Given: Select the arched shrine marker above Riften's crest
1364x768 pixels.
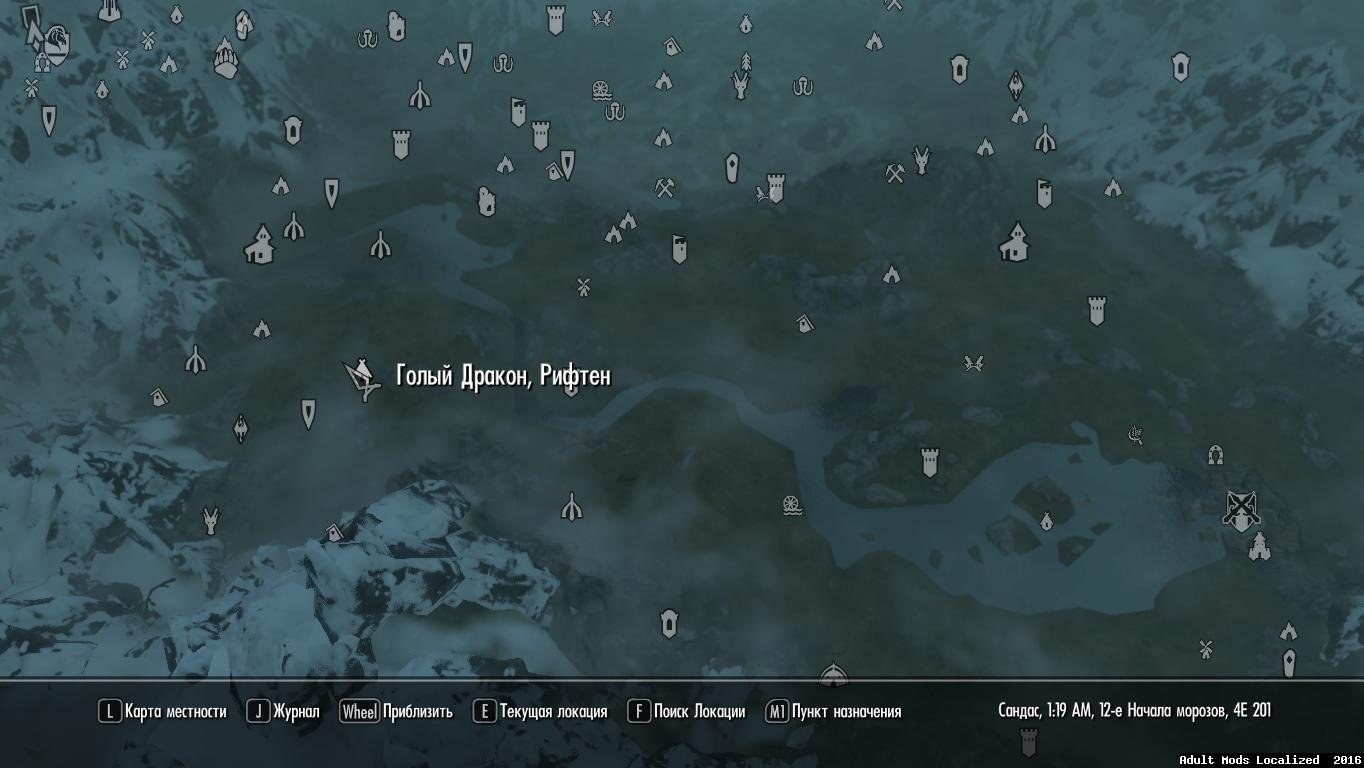Looking at the screenshot, I should (x=1214, y=454).
